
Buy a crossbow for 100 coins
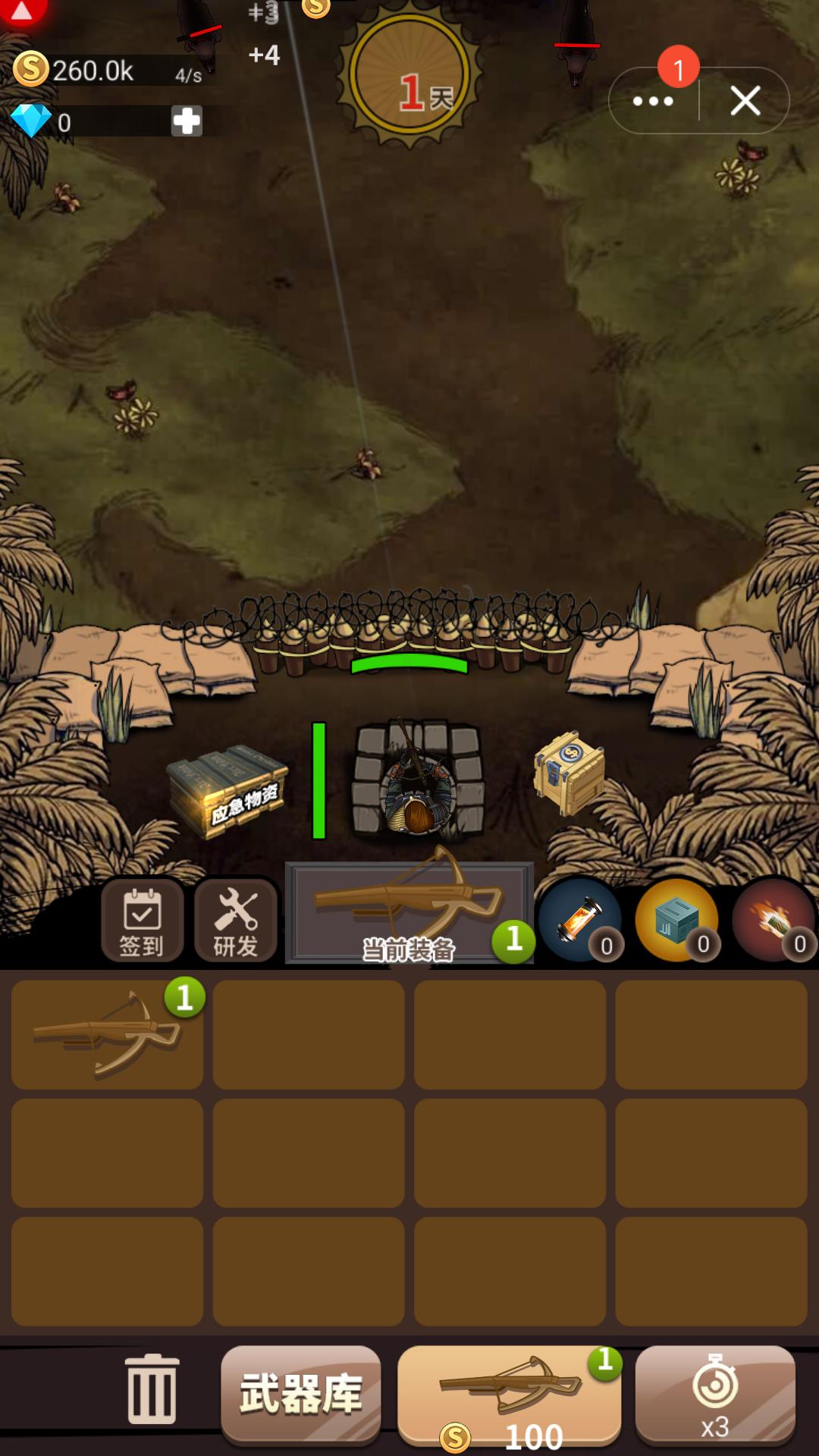(x=509, y=1395)
